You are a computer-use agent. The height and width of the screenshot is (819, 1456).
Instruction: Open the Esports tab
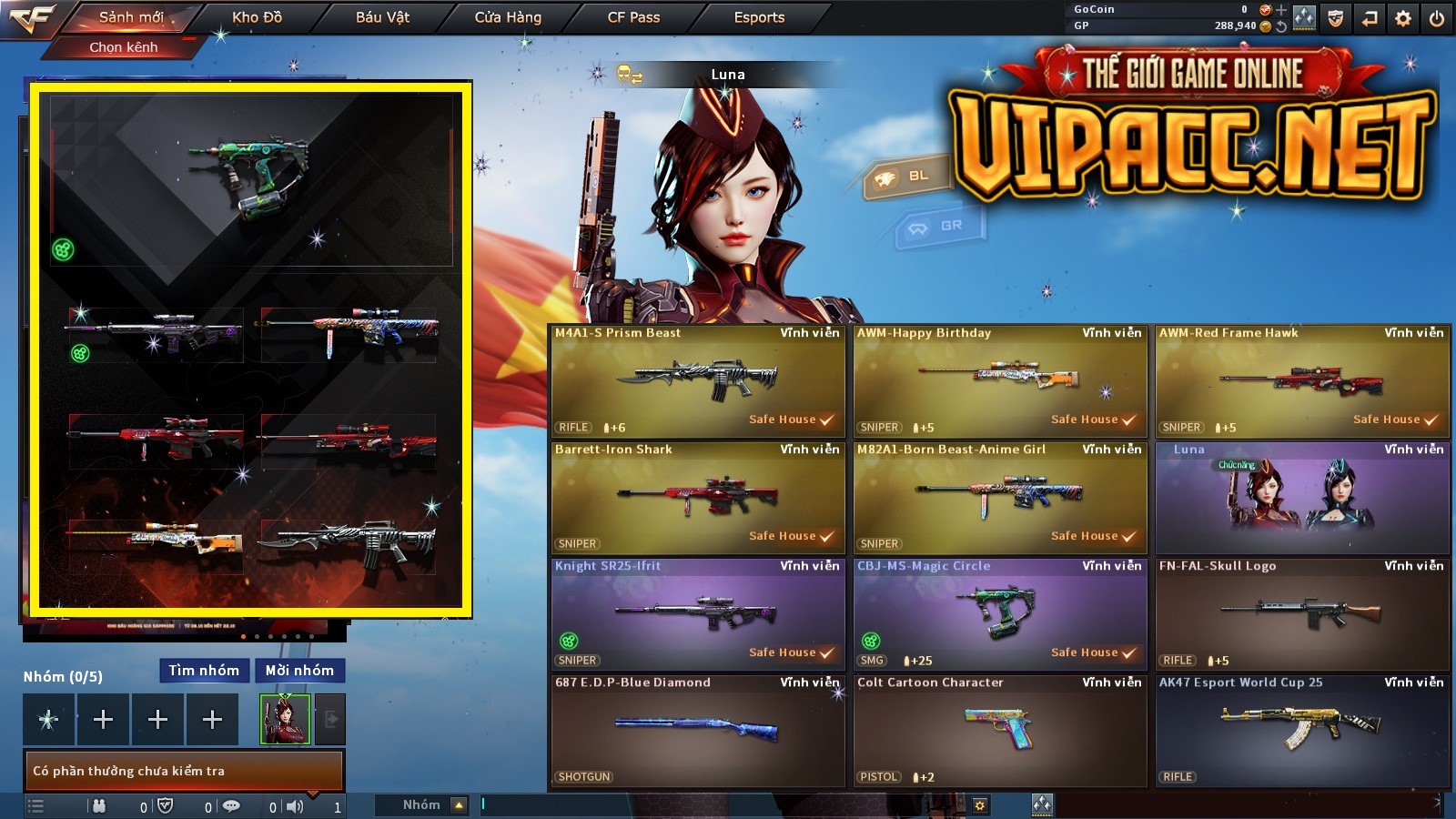tap(759, 17)
